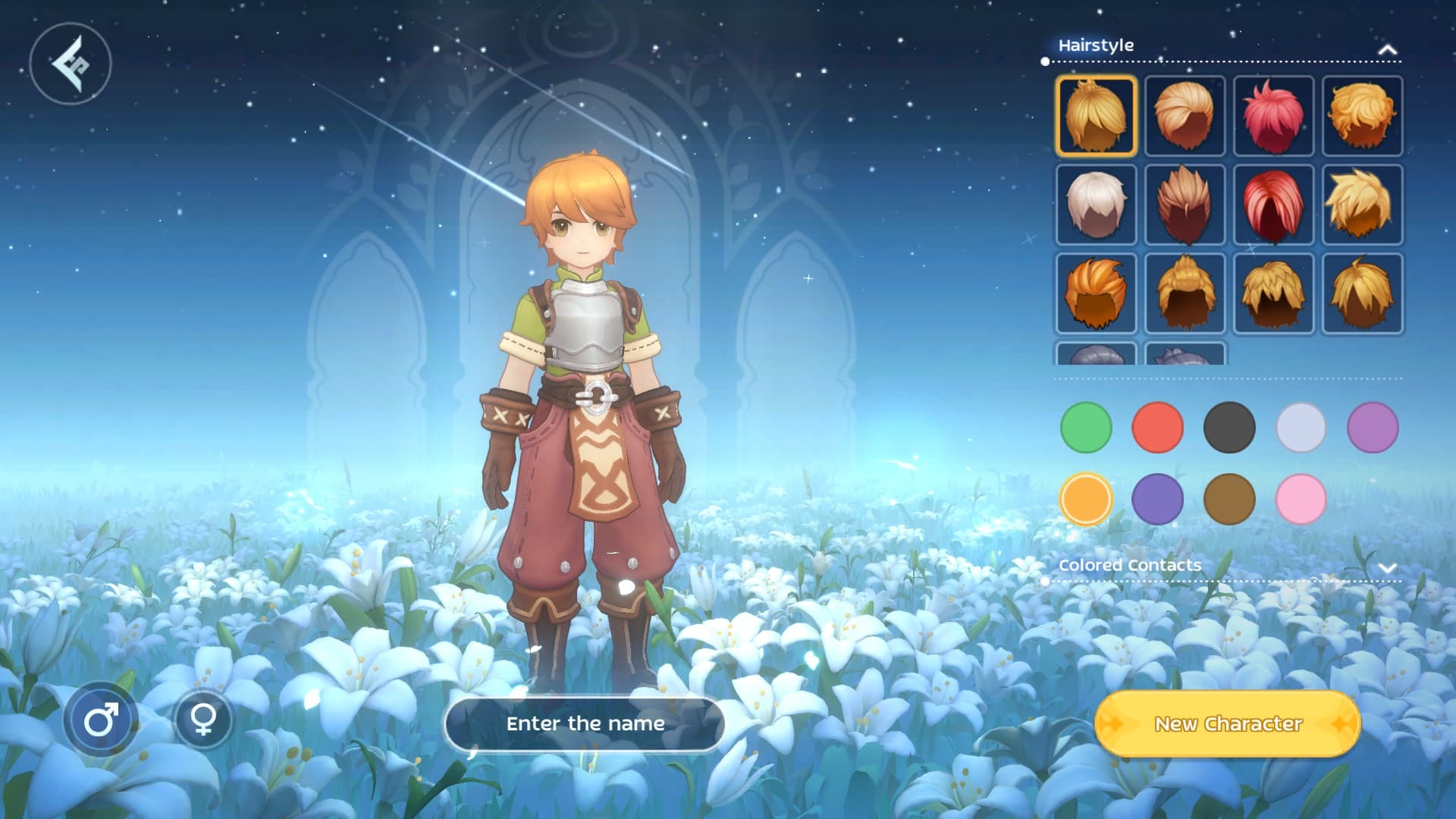Go back using the arrow button
1456x819 pixels.
point(71,64)
